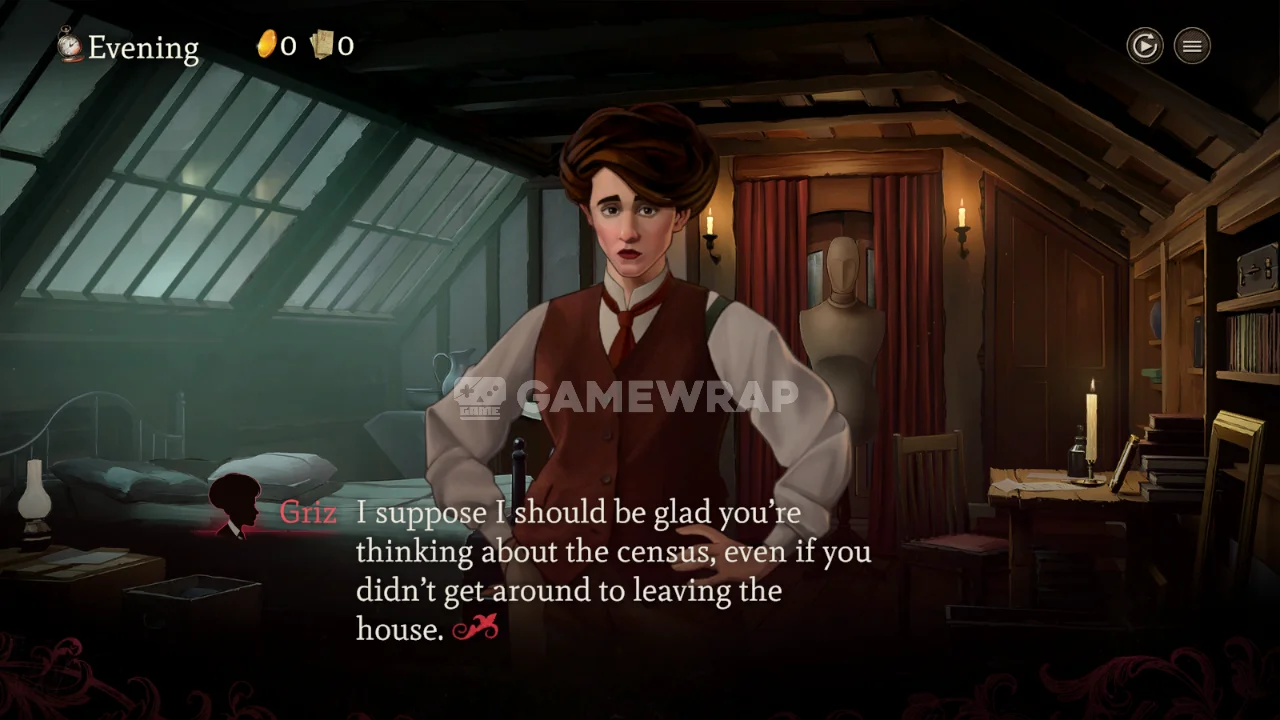Open the hamburger menu
The width and height of the screenshot is (1280, 720).
pyautogui.click(x=1192, y=46)
